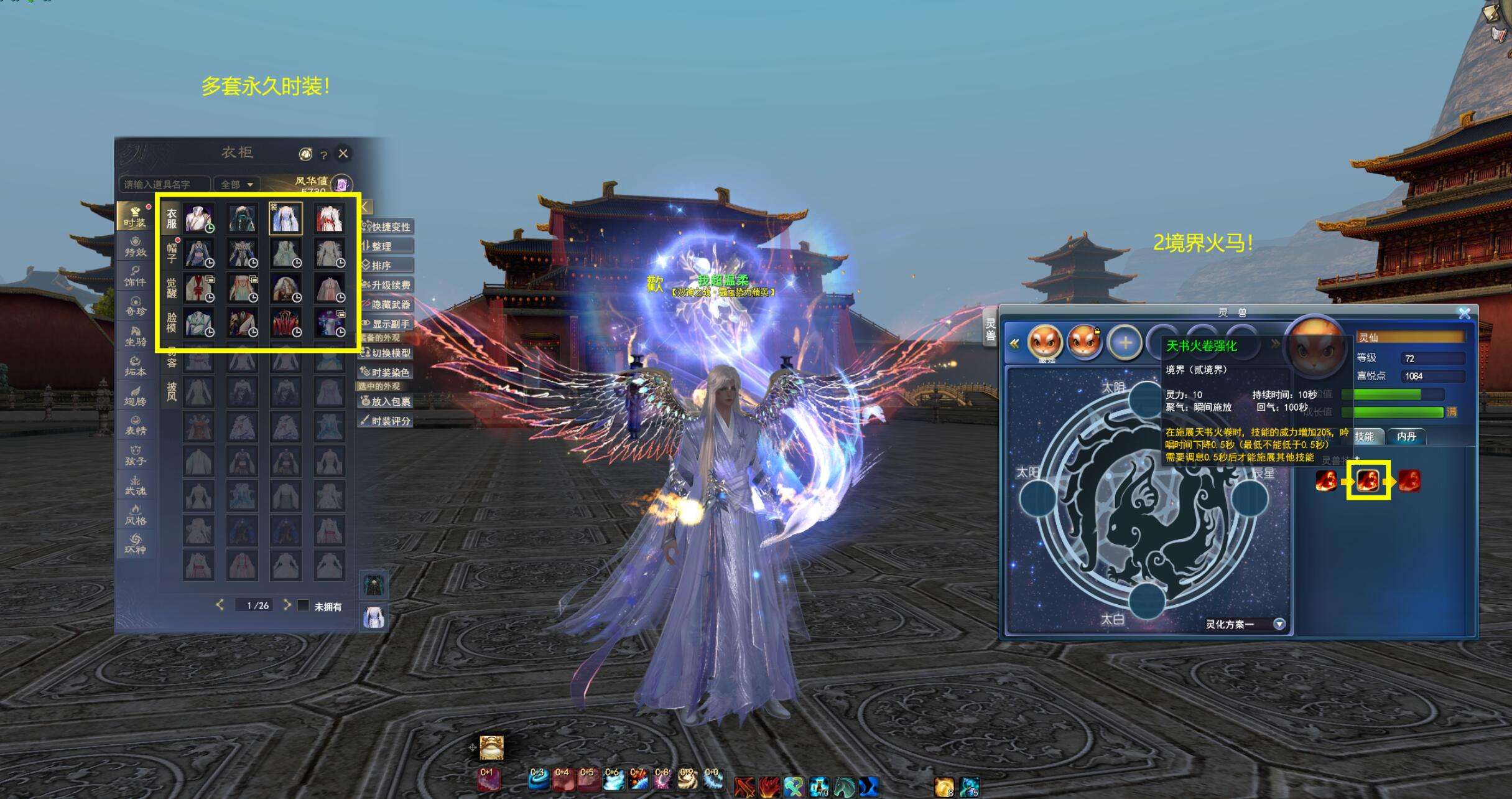Click the 放入包裹 put in bag button
Viewport: 1512px width, 799px height.
(x=387, y=401)
